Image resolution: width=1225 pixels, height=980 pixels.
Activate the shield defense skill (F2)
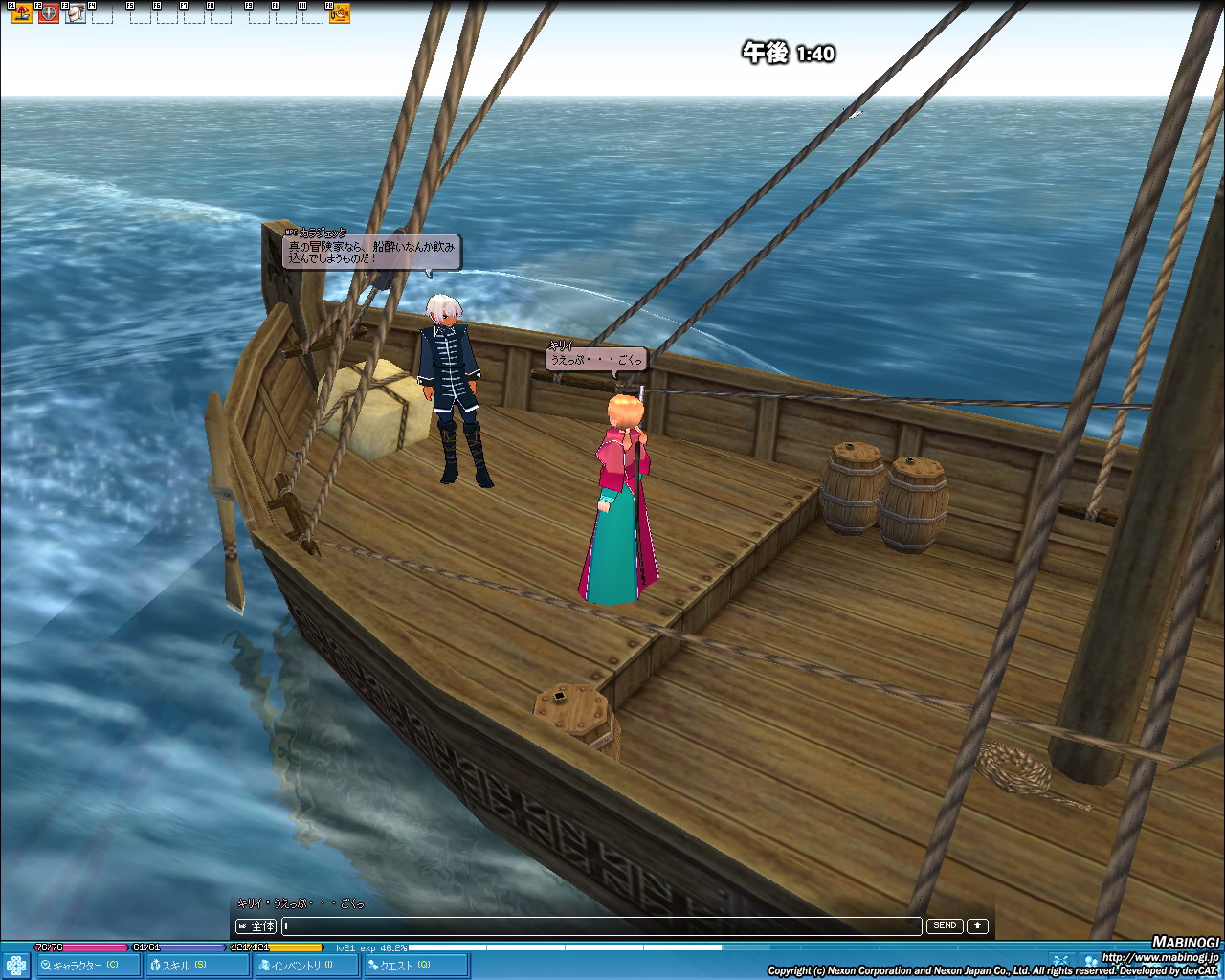[49, 13]
